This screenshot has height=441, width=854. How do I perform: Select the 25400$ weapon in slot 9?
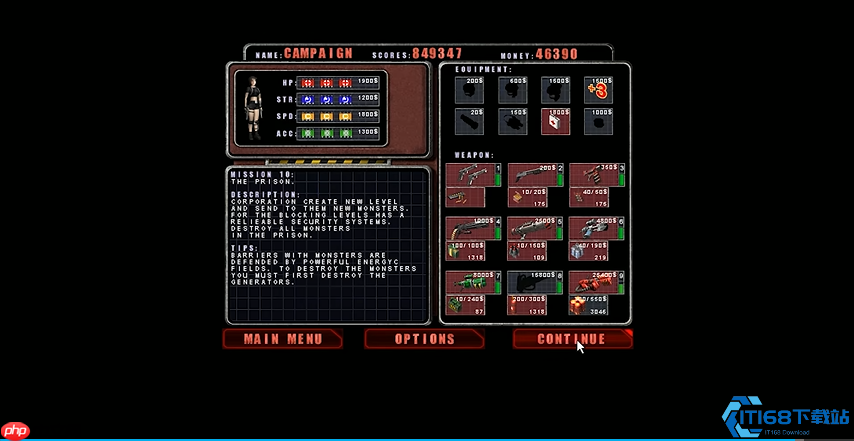click(x=597, y=283)
